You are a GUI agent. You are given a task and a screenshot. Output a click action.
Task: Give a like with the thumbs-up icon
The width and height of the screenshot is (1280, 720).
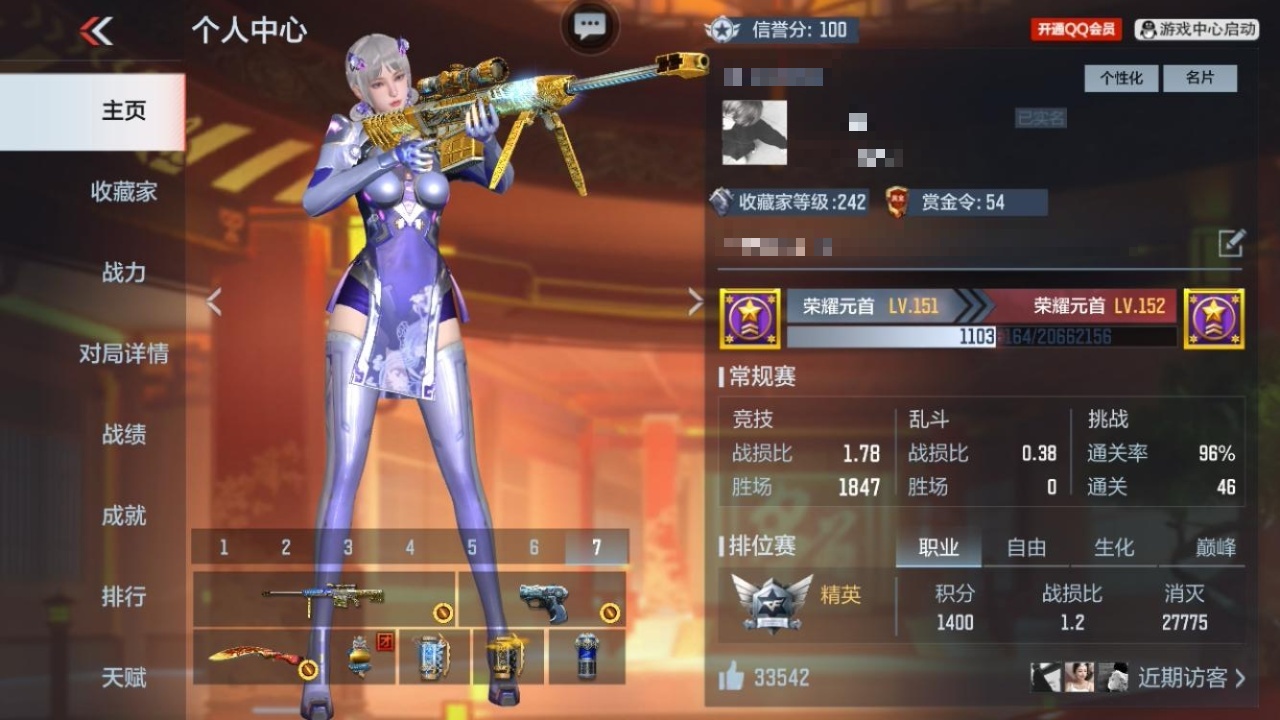point(731,678)
